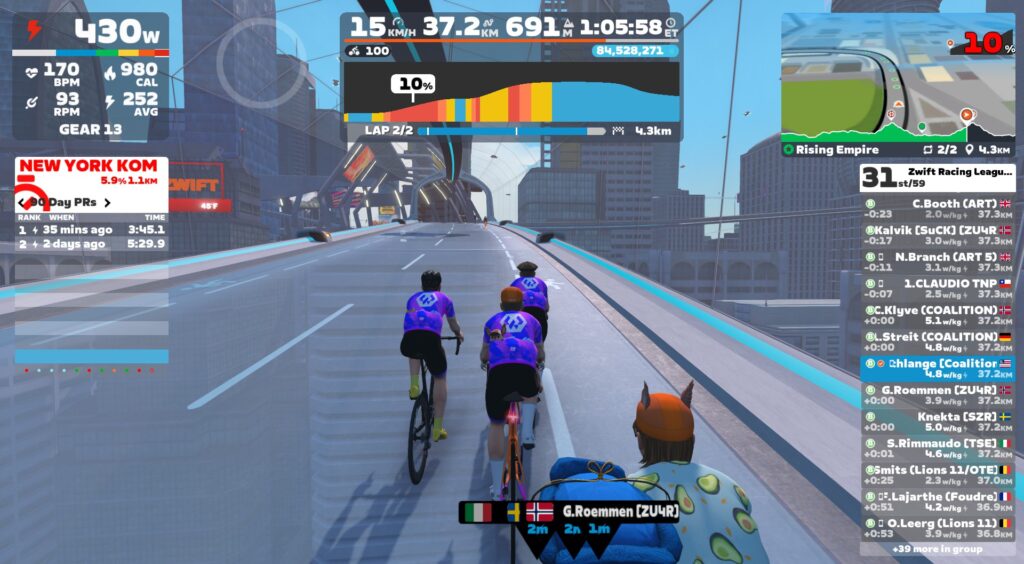This screenshot has width=1024, height=564.
Task: Choose rider 1.CLAUDIO TNP in the list
Action: click(937, 289)
